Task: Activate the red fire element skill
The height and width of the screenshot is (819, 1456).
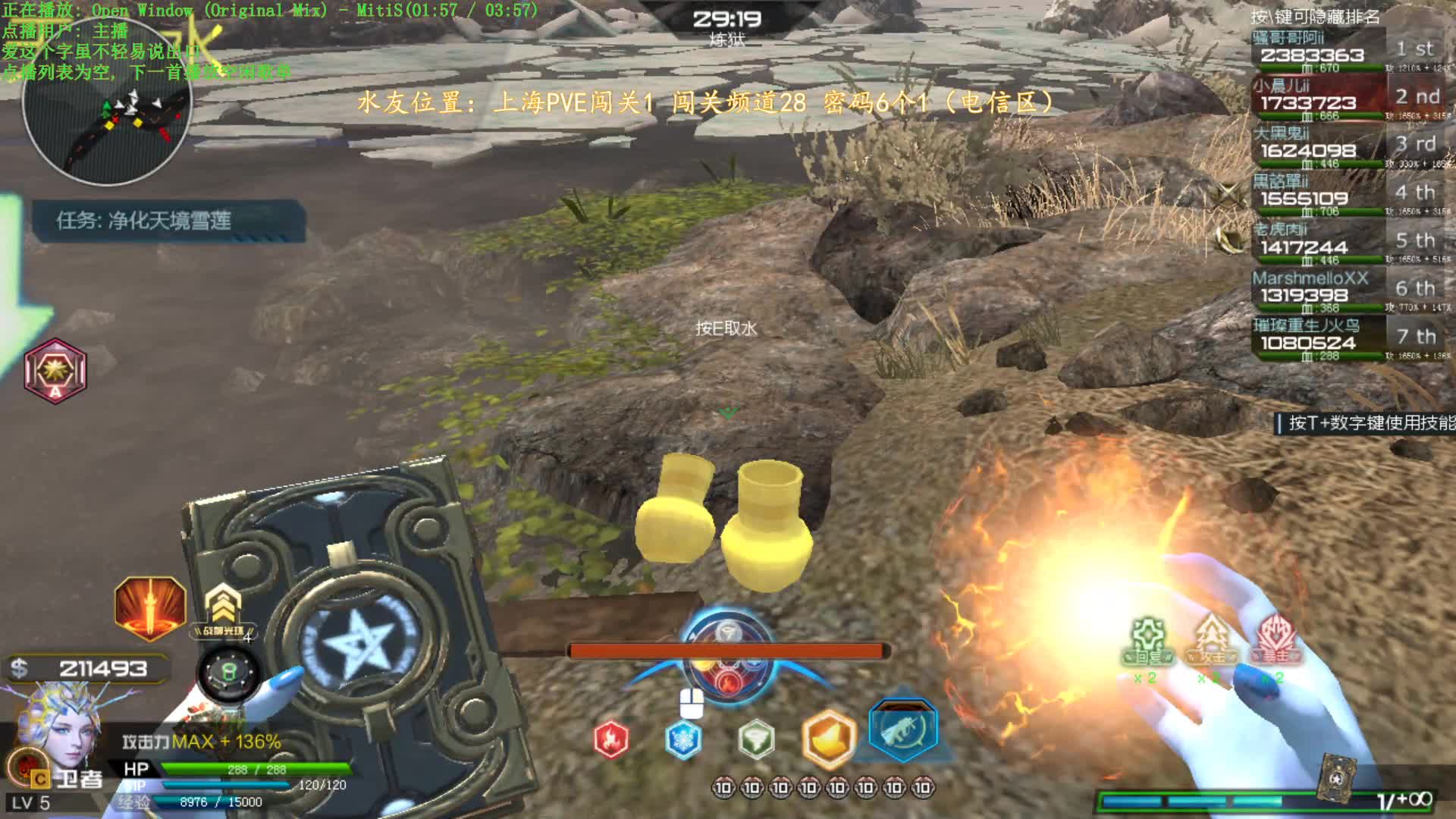Action: tap(610, 739)
